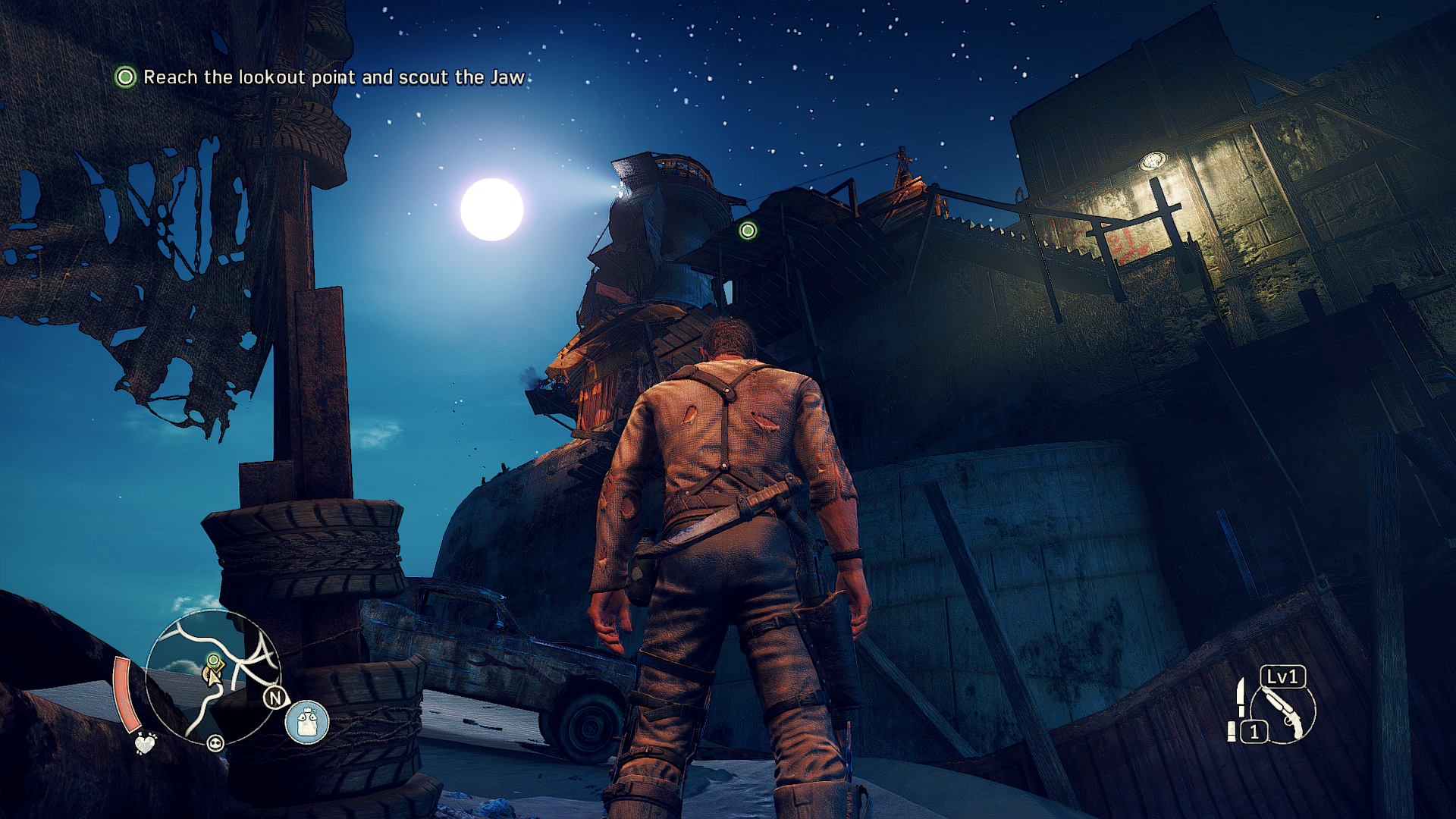This screenshot has width=1456, height=819.
Task: Open the circular minimap
Action: point(213,677)
